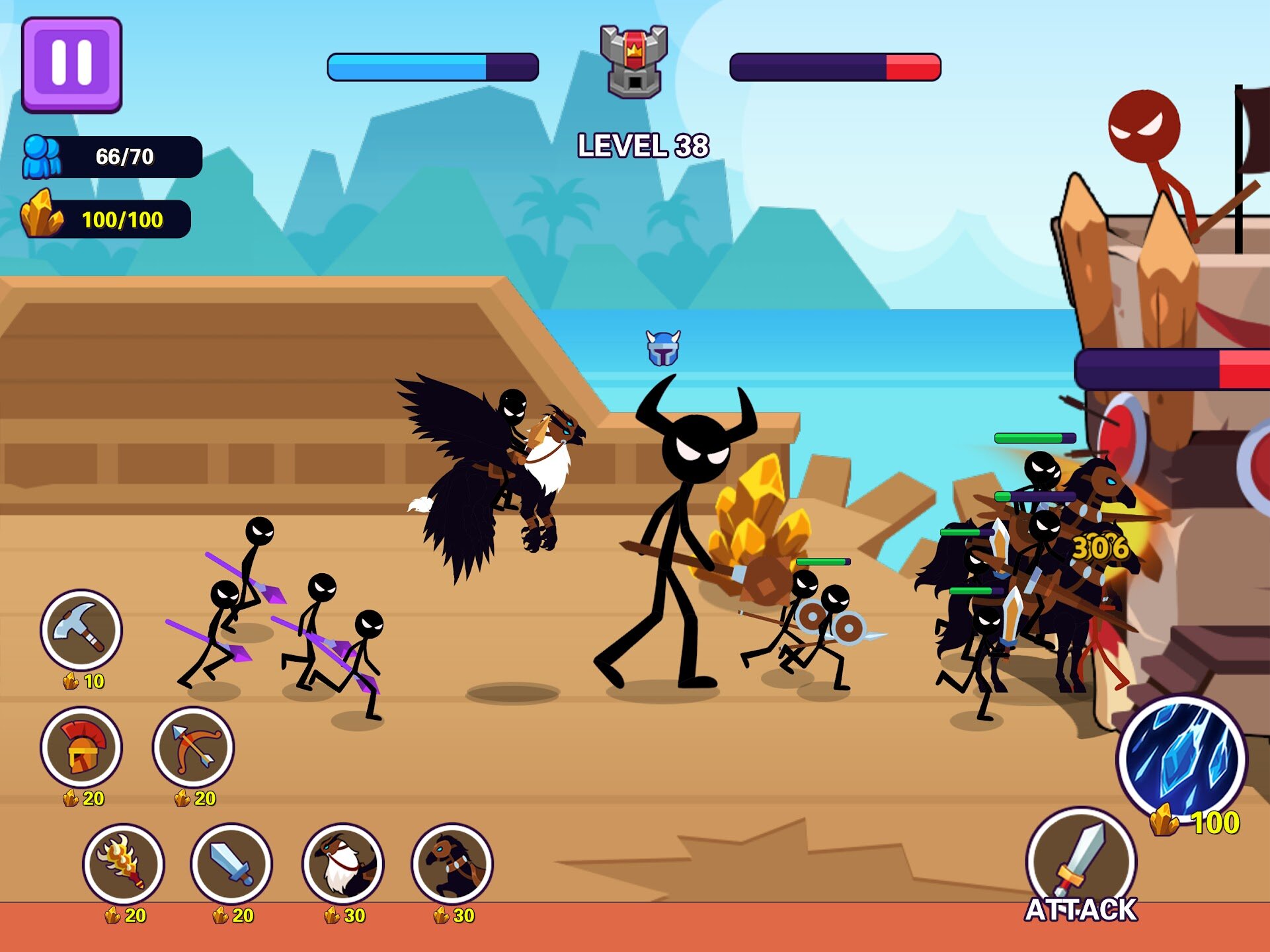Cast the ice crystal spell
The height and width of the screenshot is (952, 1270).
(x=1181, y=758)
